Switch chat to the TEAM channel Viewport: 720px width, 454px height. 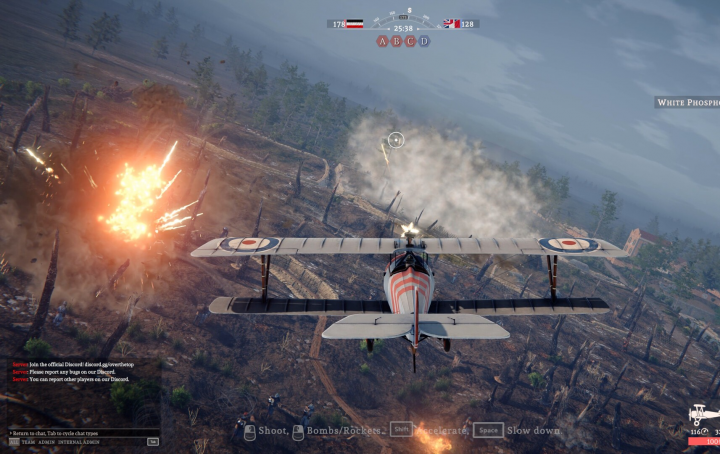tap(28, 441)
